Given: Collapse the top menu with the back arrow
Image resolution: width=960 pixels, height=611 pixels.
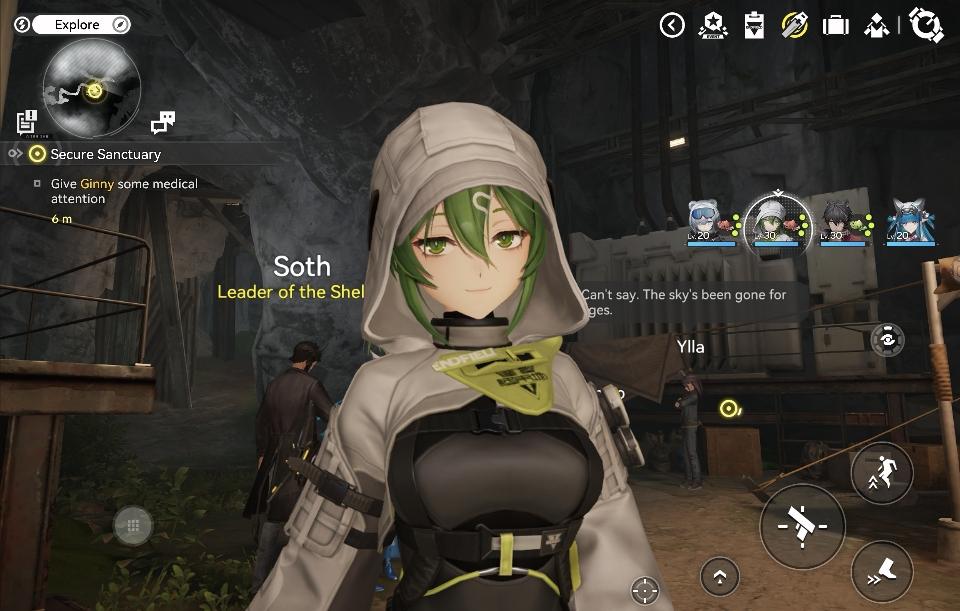Looking at the screenshot, I should pyautogui.click(x=672, y=25).
